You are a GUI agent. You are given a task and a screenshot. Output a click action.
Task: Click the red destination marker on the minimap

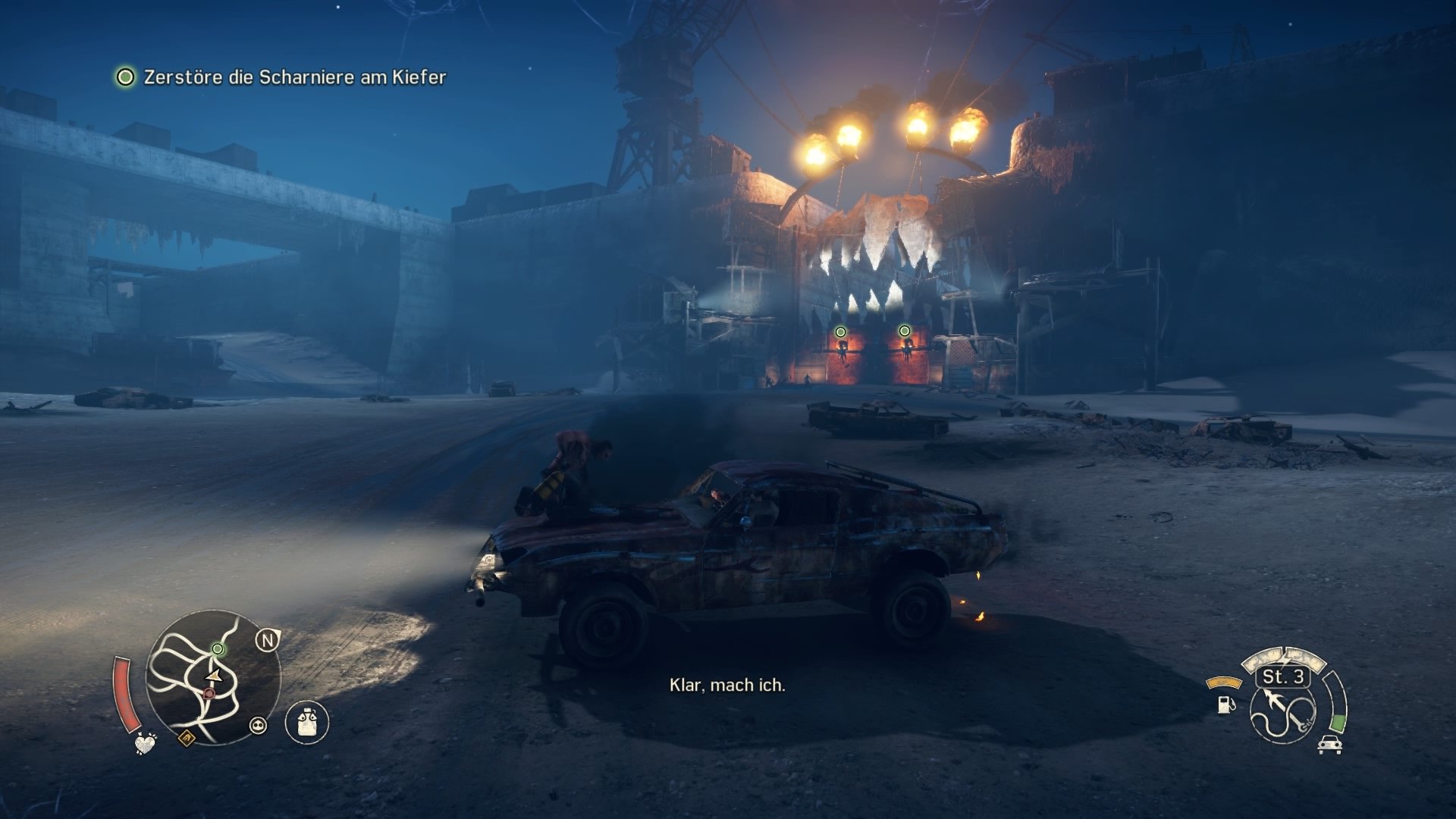[209, 693]
